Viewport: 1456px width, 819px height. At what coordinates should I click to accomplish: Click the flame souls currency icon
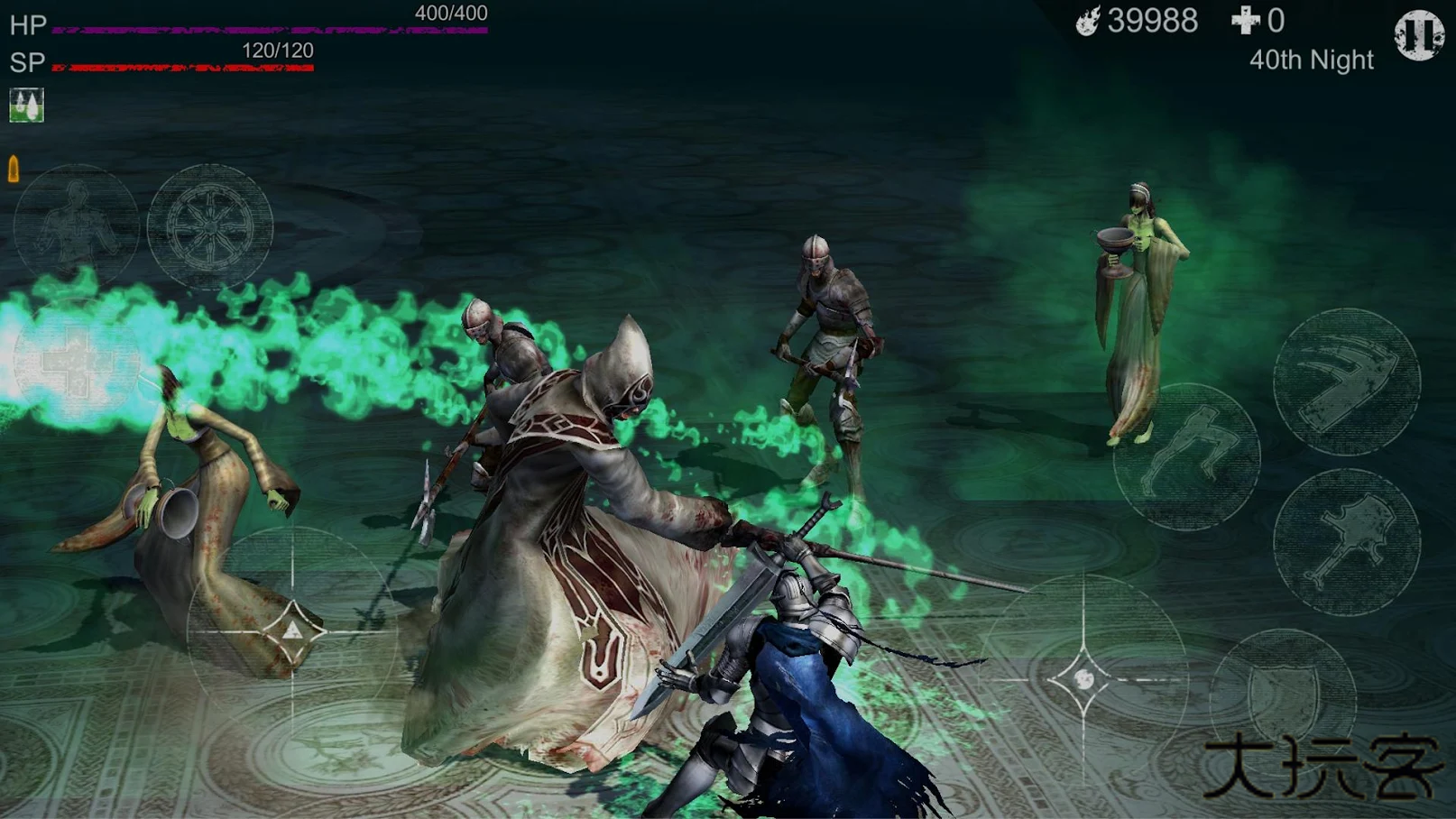(x=1088, y=22)
